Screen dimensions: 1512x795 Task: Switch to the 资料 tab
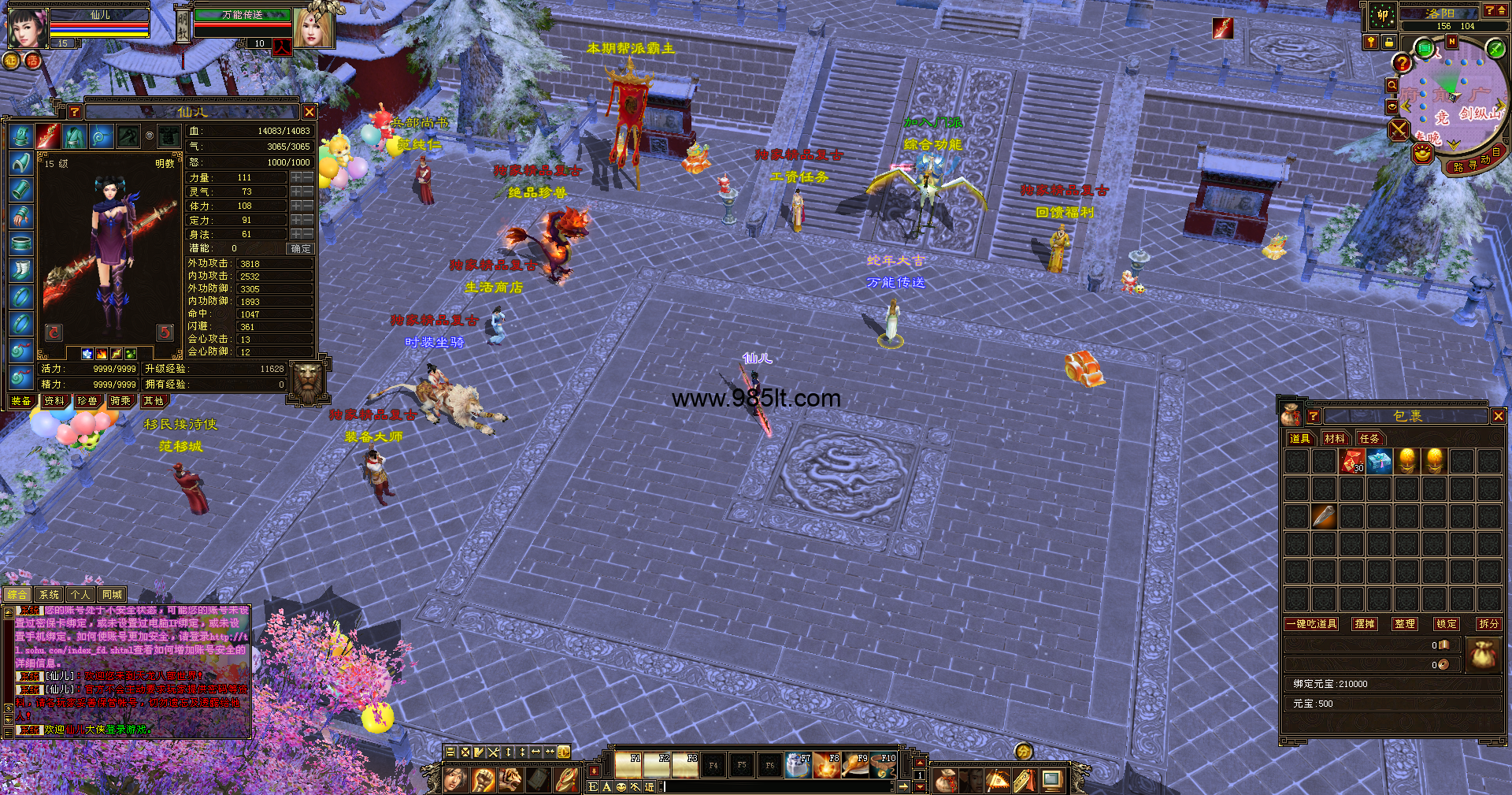point(54,401)
